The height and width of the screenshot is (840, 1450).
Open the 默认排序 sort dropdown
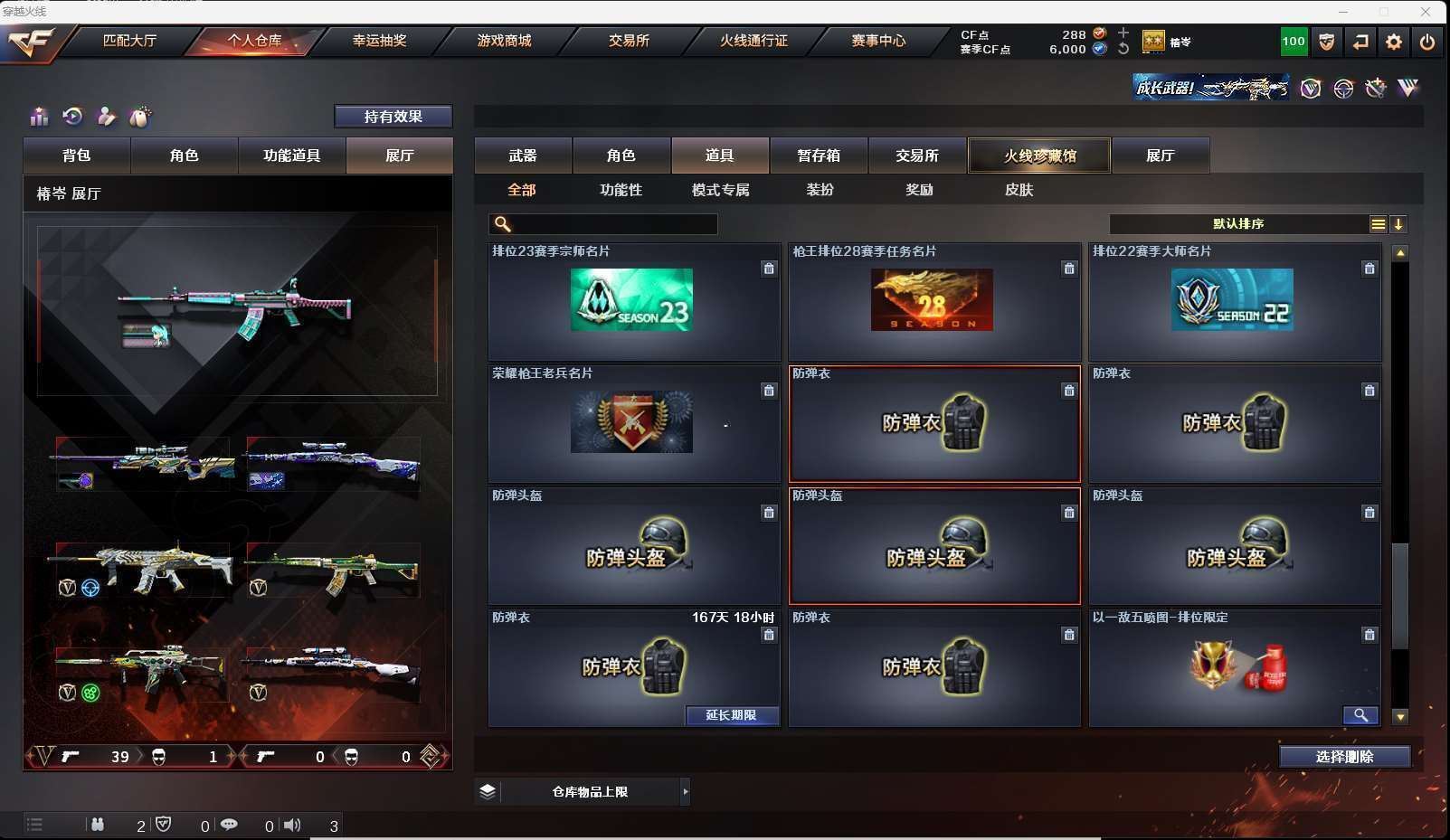click(x=1239, y=224)
